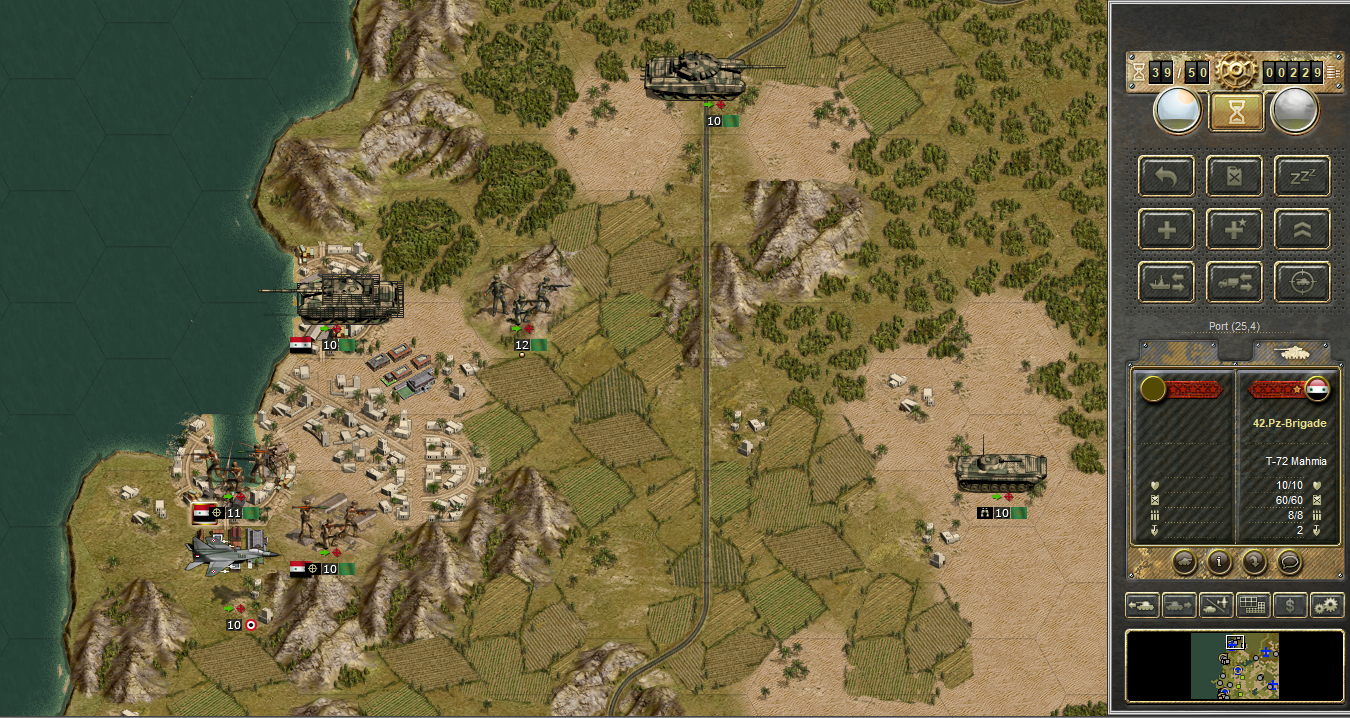Open the dollar sign purchase screen
The image size is (1350, 718).
point(1289,605)
